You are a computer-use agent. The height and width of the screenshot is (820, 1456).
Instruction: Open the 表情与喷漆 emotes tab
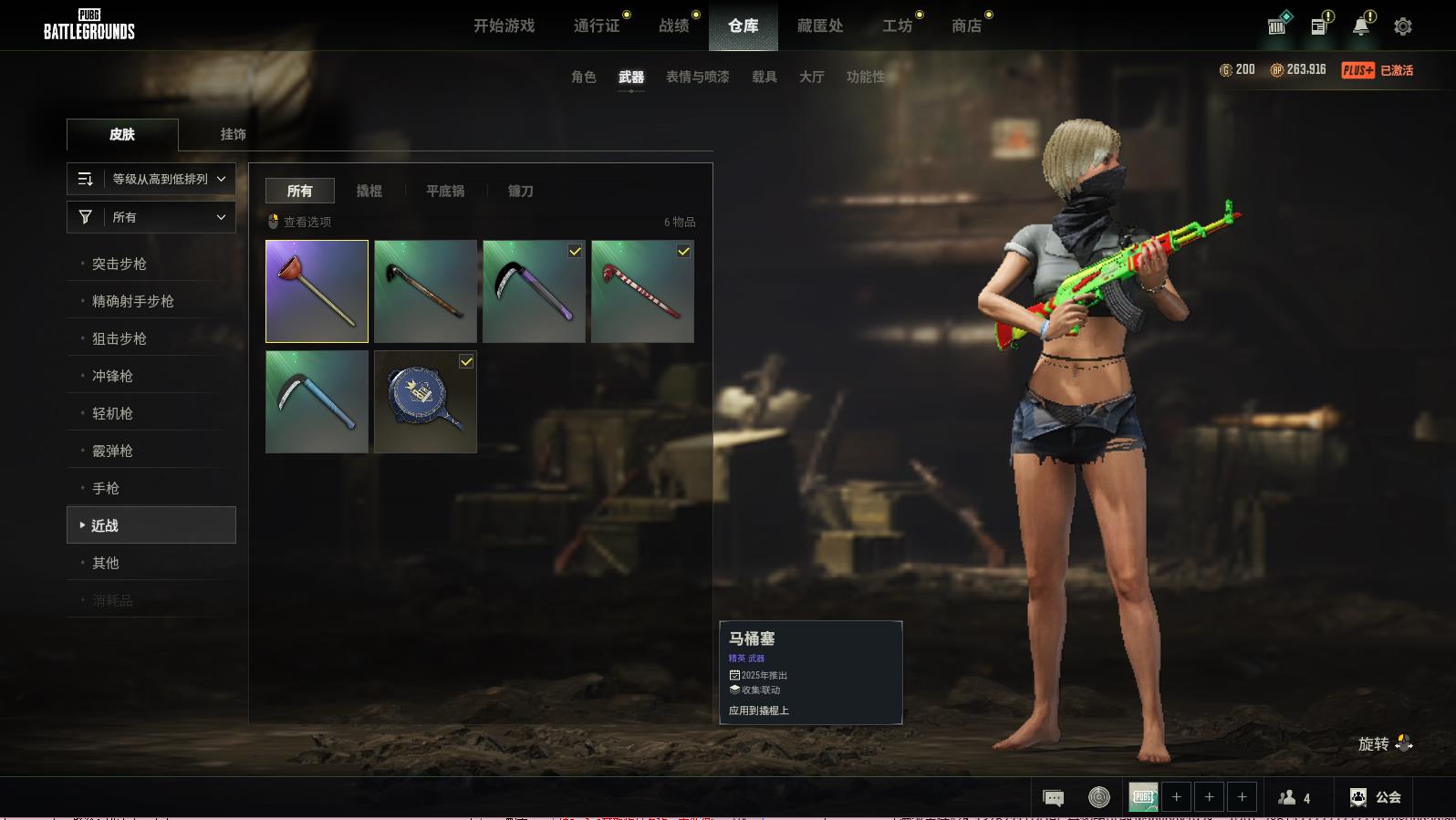[x=697, y=77]
